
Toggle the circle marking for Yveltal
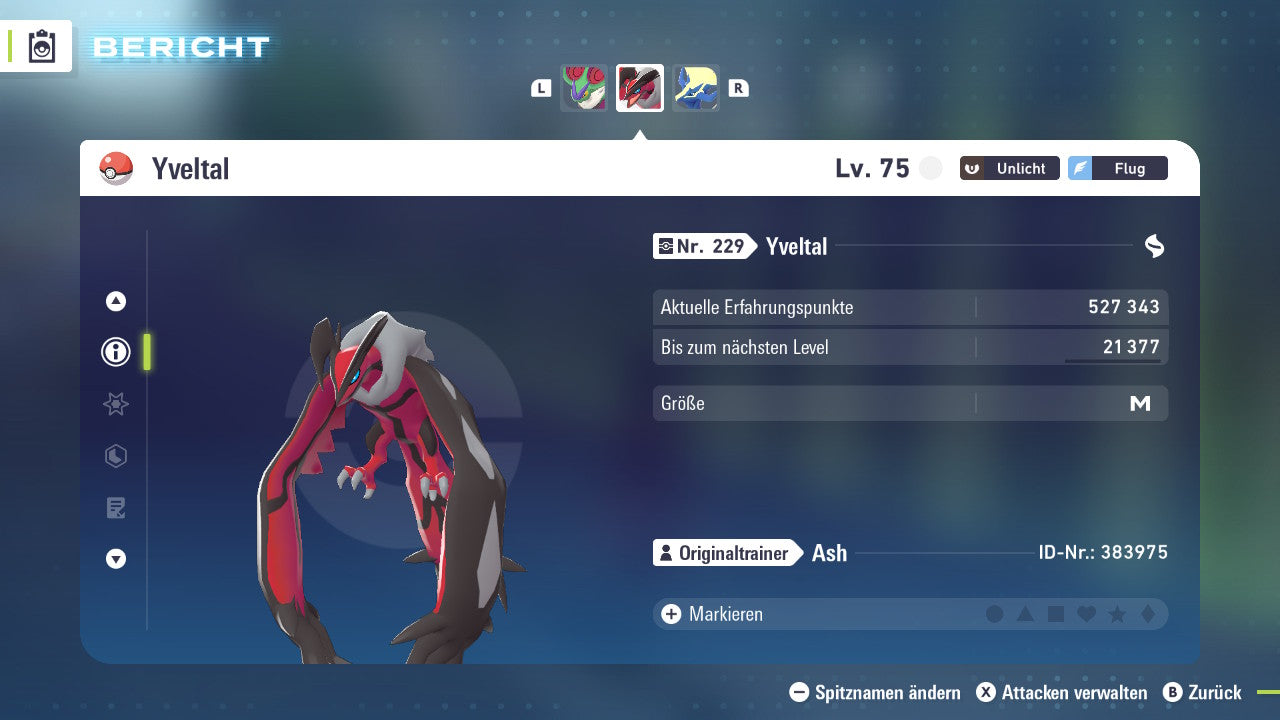995,613
